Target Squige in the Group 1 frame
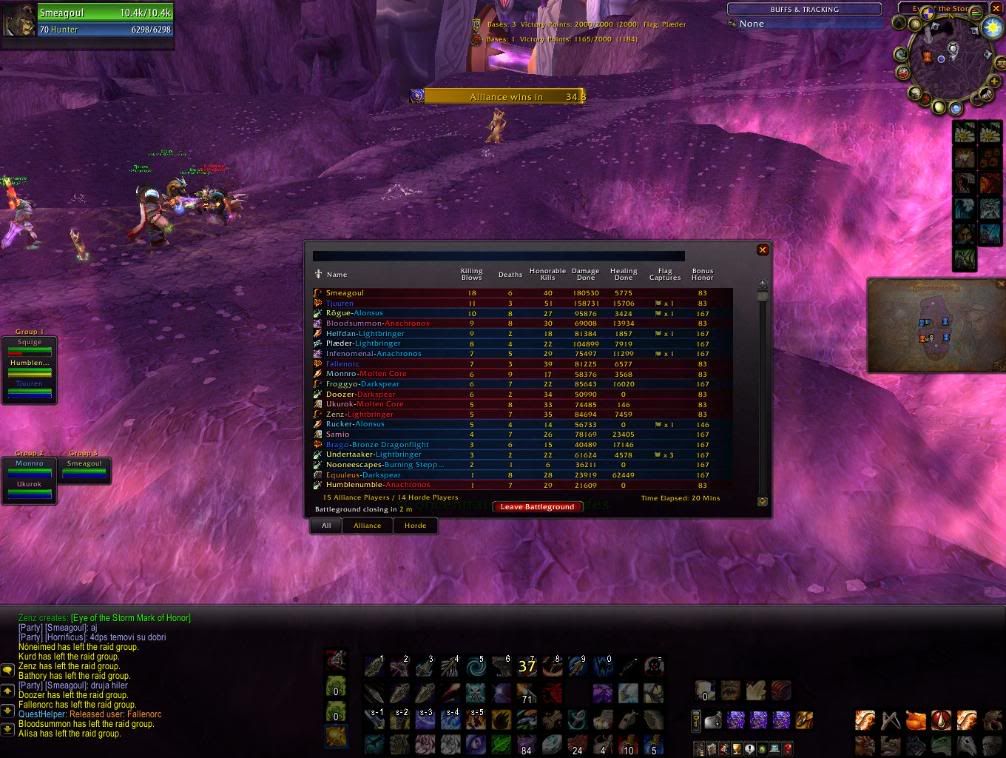1006x758 pixels. point(31,343)
